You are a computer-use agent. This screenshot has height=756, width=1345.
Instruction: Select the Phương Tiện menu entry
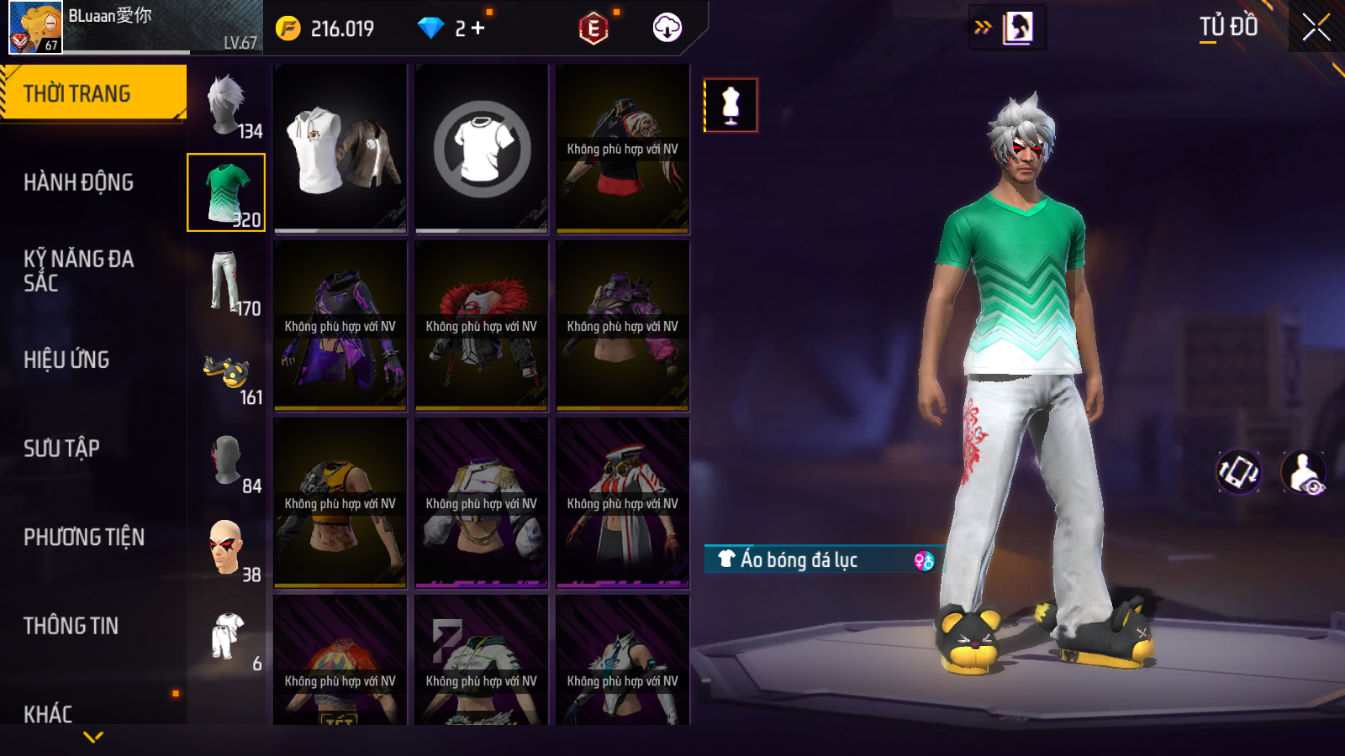click(84, 537)
